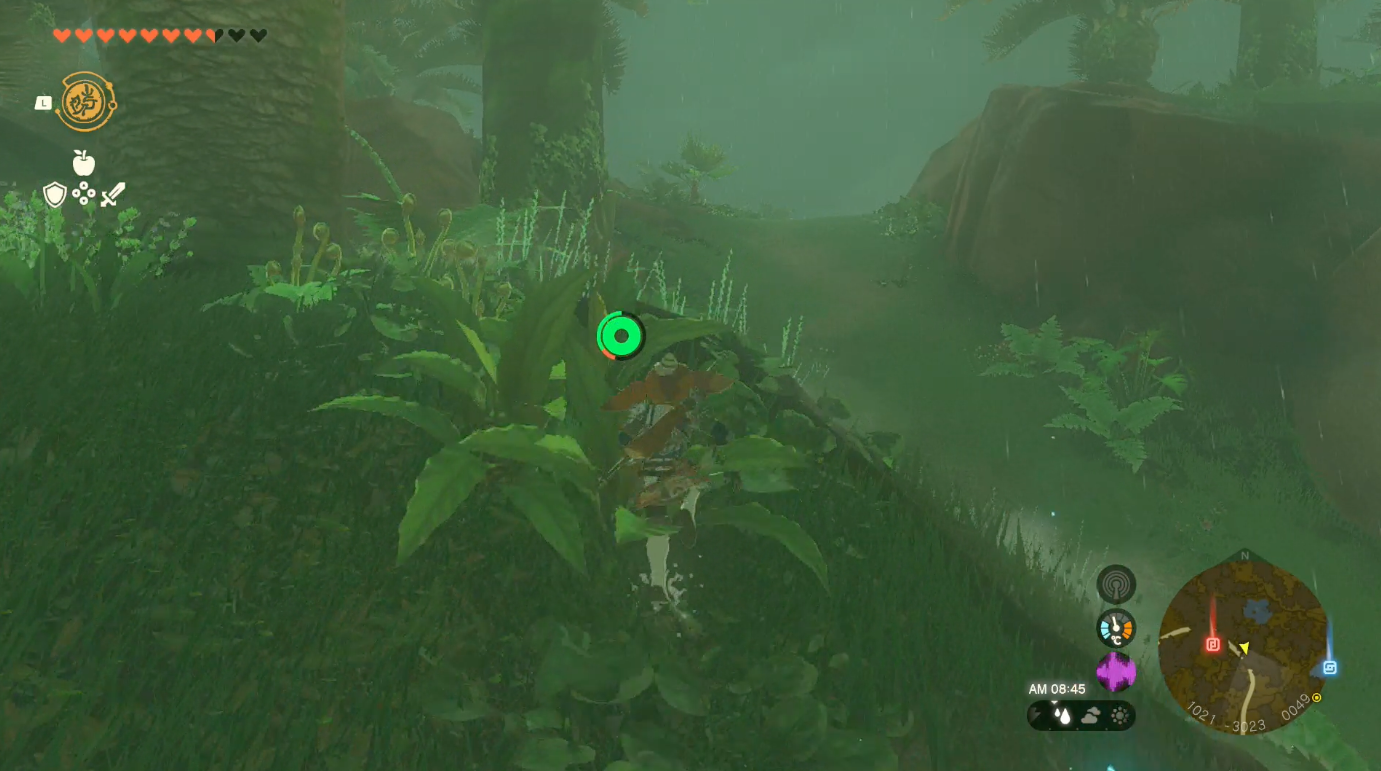Select the shield equipment icon
Viewport: 1381px width, 771px height.
(x=55, y=195)
